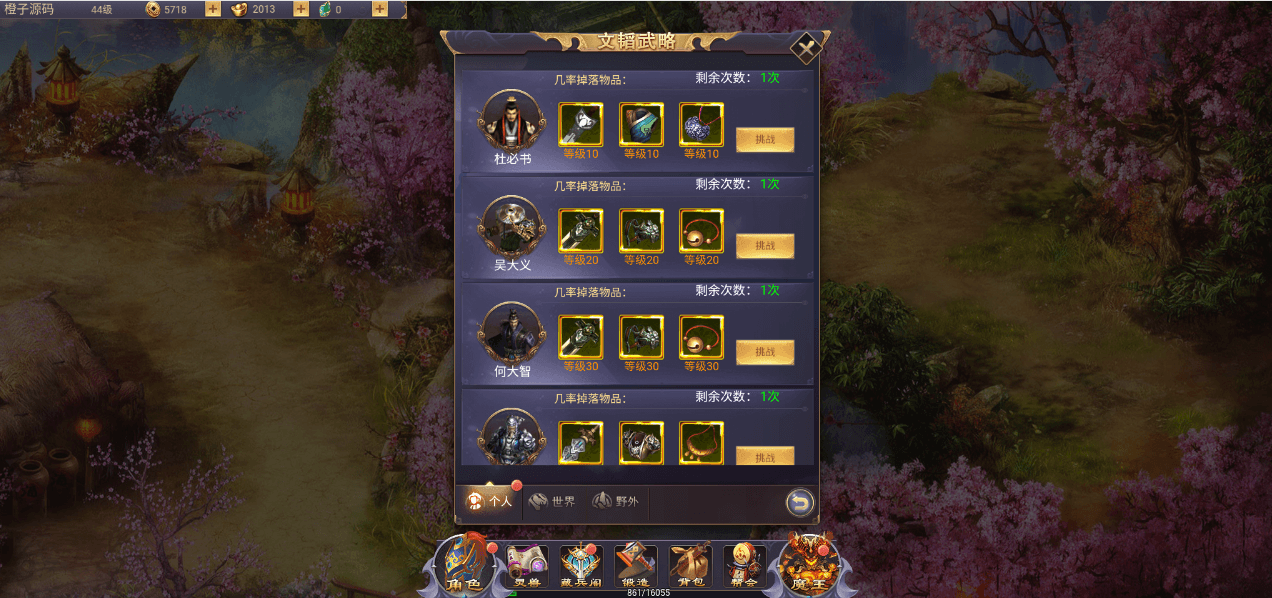Click the round return arrow button

[799, 502]
